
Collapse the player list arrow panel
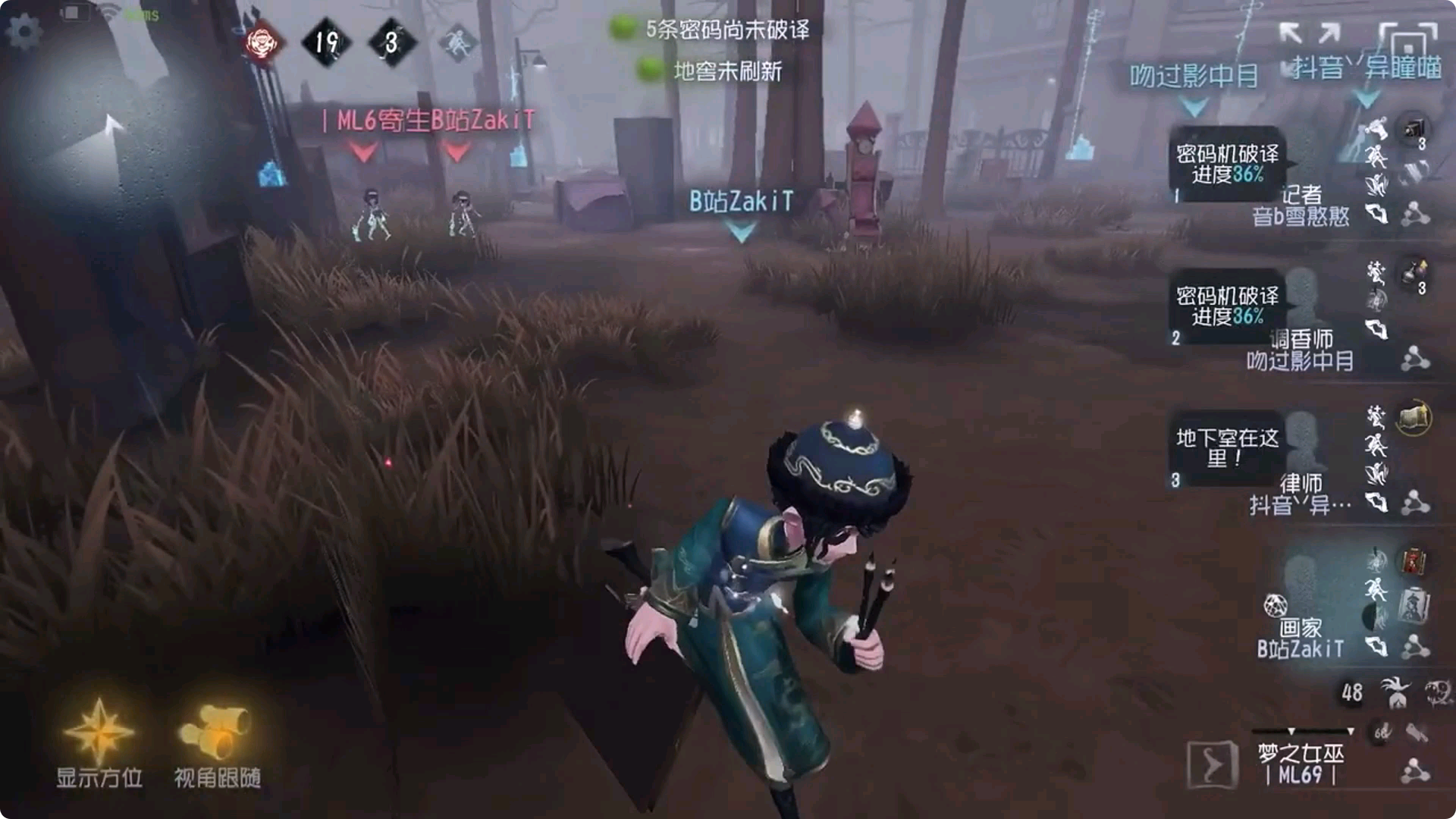click(1212, 764)
